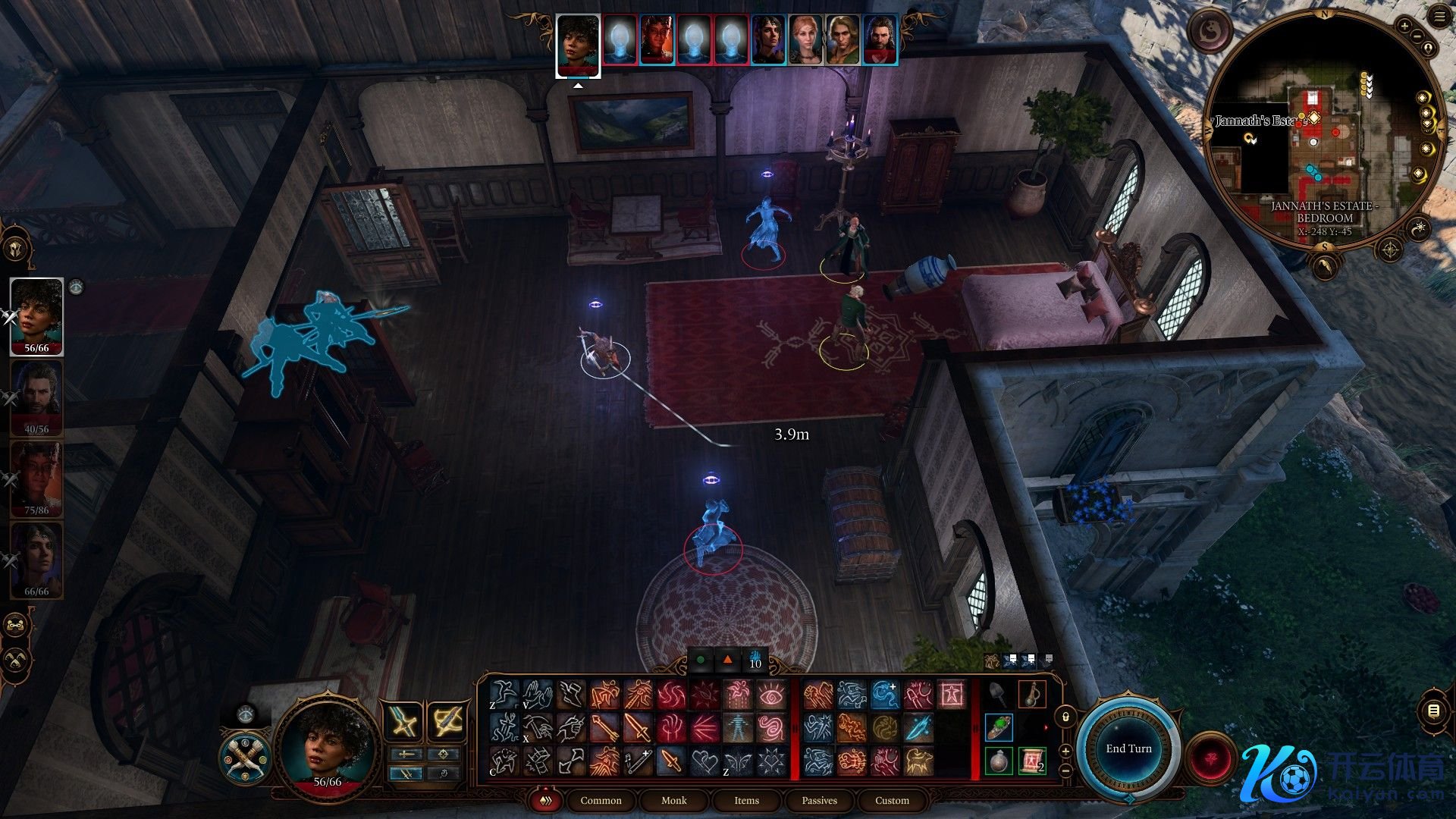This screenshot has height=819, width=1456.
Task: Select the 40/56 bearded party member portrait
Action: point(36,398)
